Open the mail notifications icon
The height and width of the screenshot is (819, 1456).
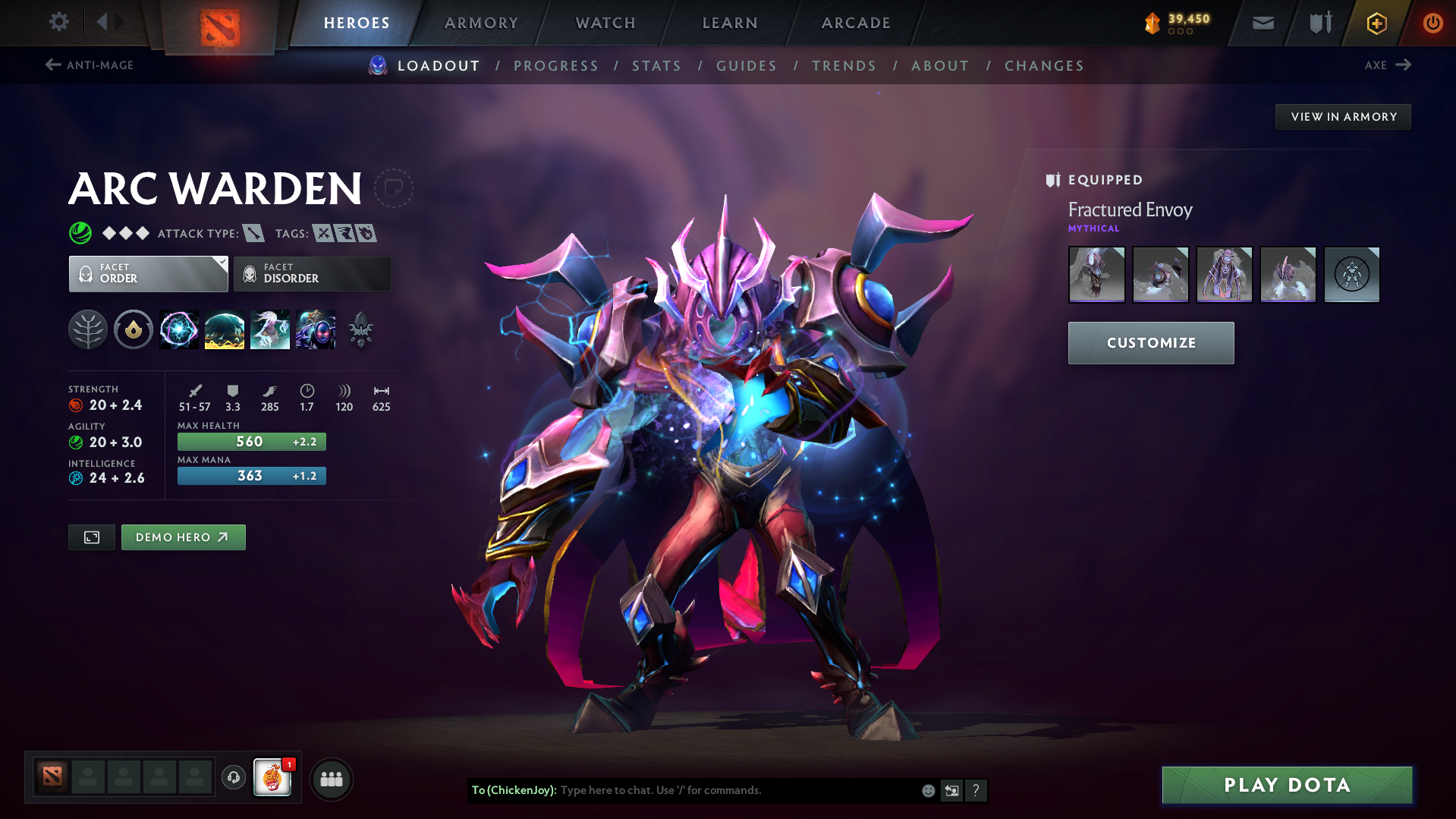point(1262,23)
